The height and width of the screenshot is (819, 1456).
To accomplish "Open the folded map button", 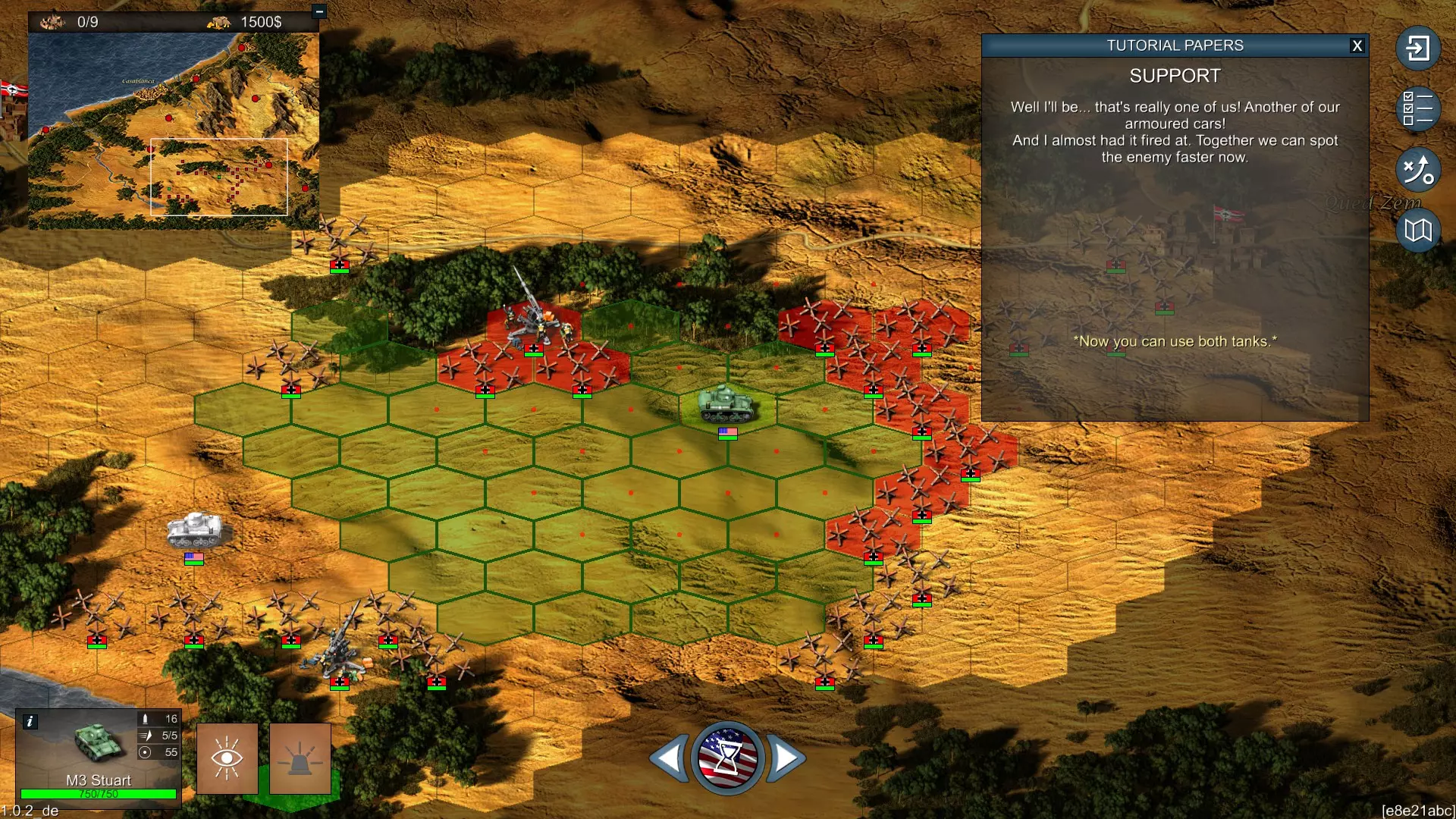I will pos(1417,230).
